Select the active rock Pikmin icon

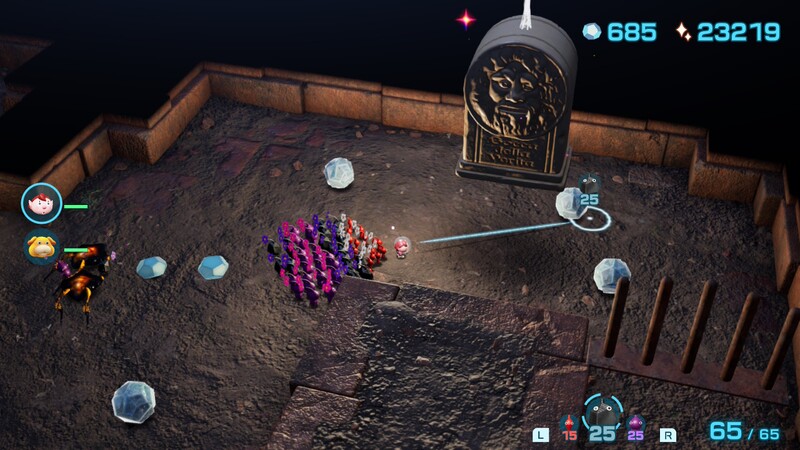click(x=602, y=414)
